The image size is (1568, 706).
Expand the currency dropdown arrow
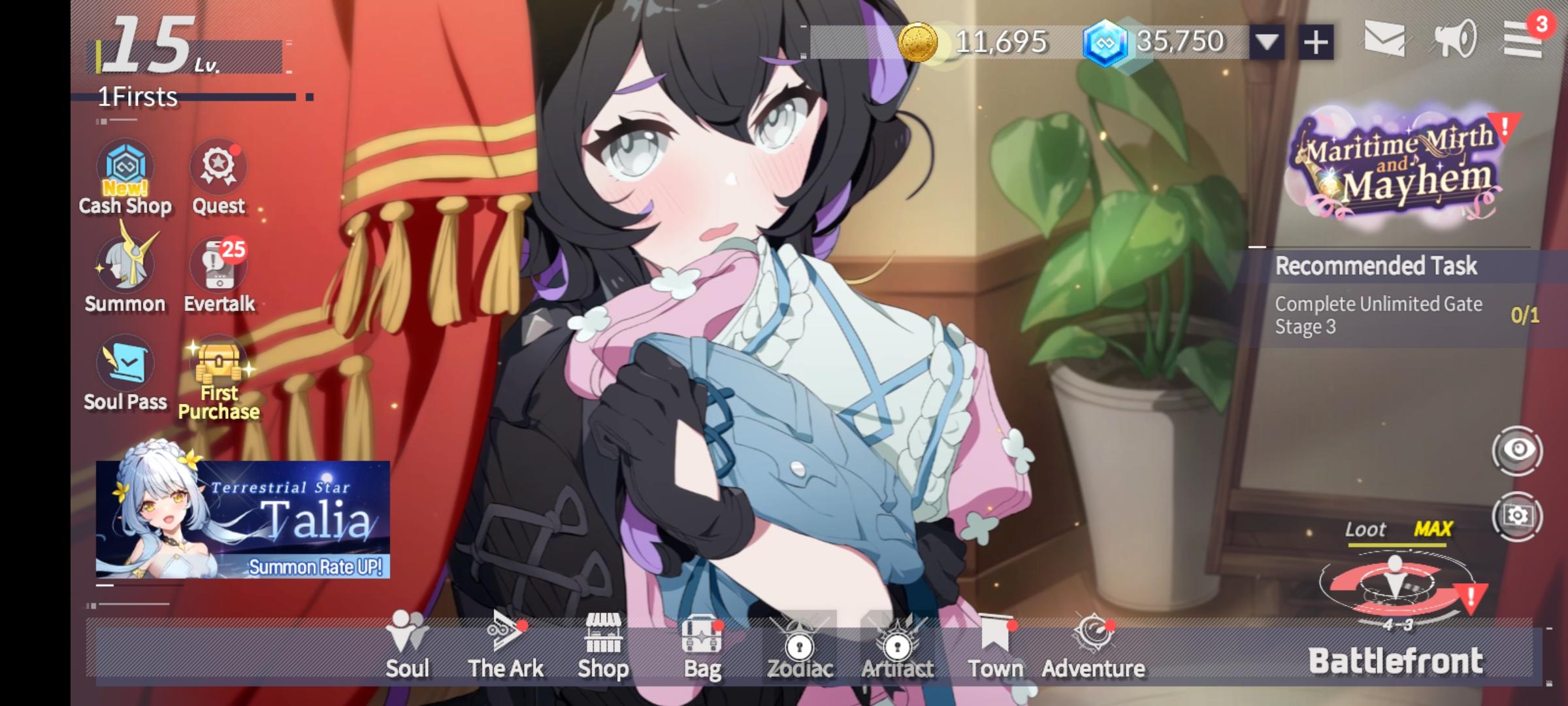(x=1266, y=41)
